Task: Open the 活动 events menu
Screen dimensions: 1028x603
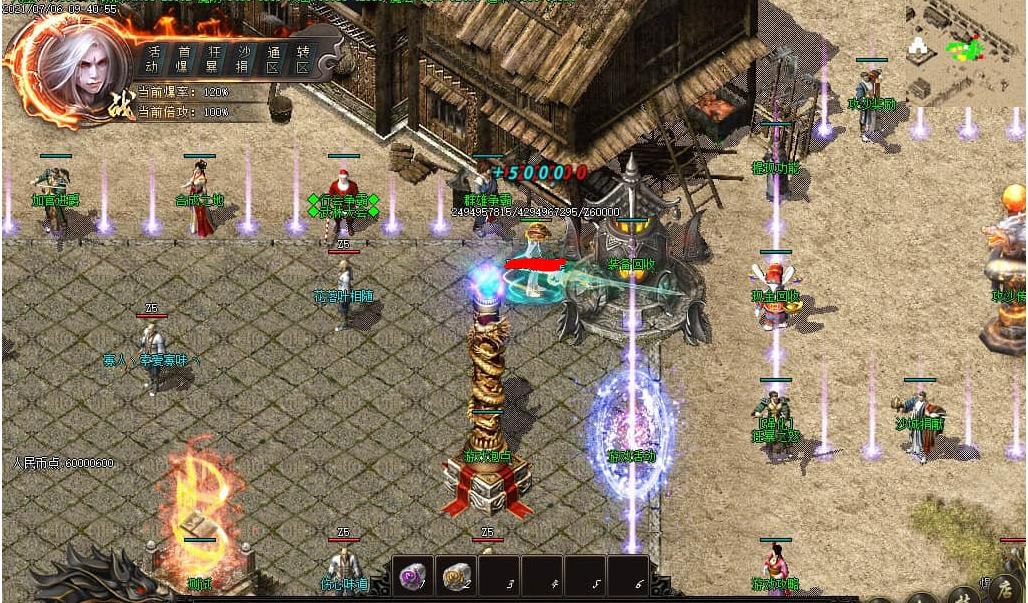Action: 152,59
